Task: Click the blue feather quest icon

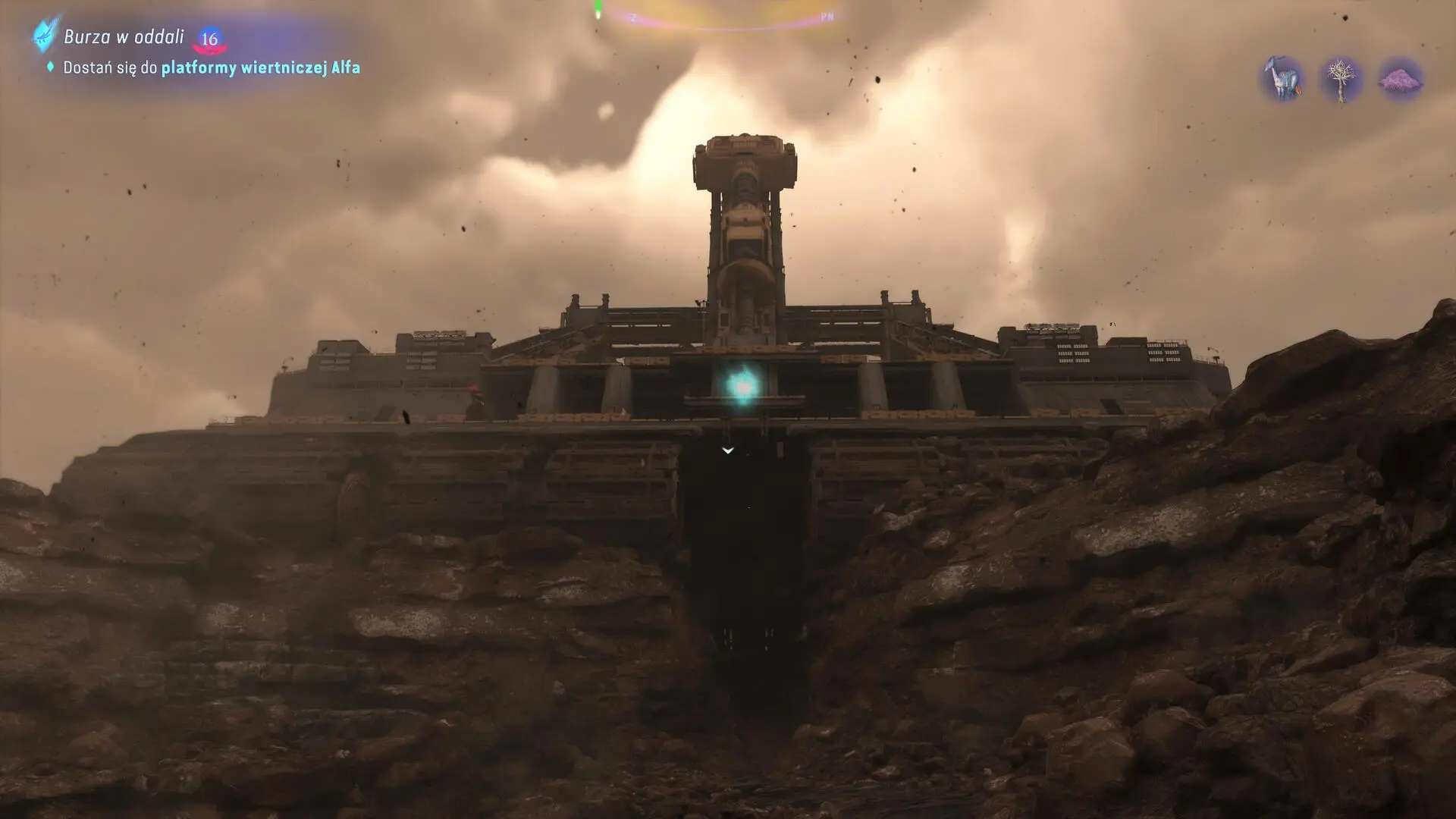Action: pyautogui.click(x=46, y=33)
